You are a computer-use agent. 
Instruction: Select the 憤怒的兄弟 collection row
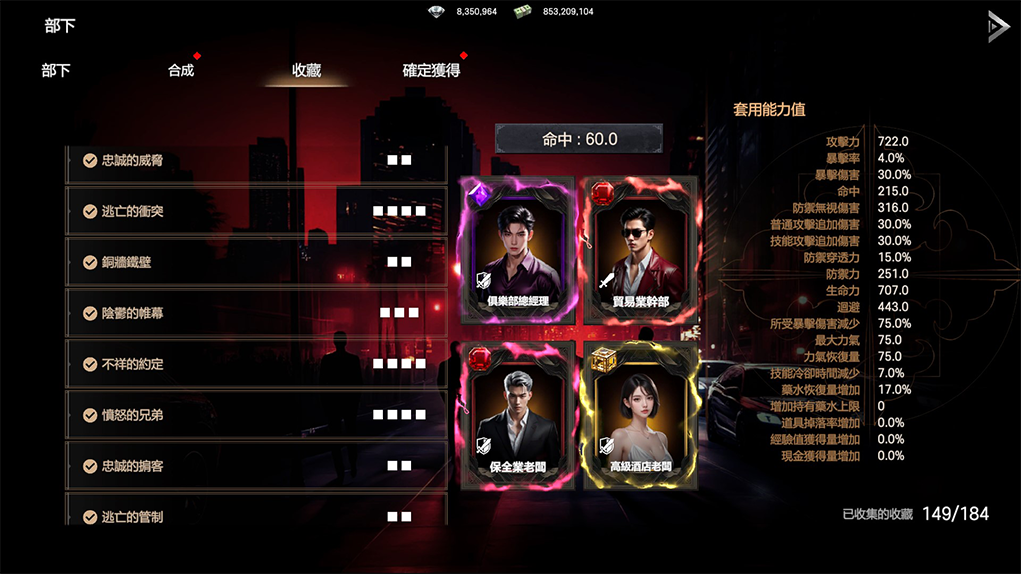[256, 415]
